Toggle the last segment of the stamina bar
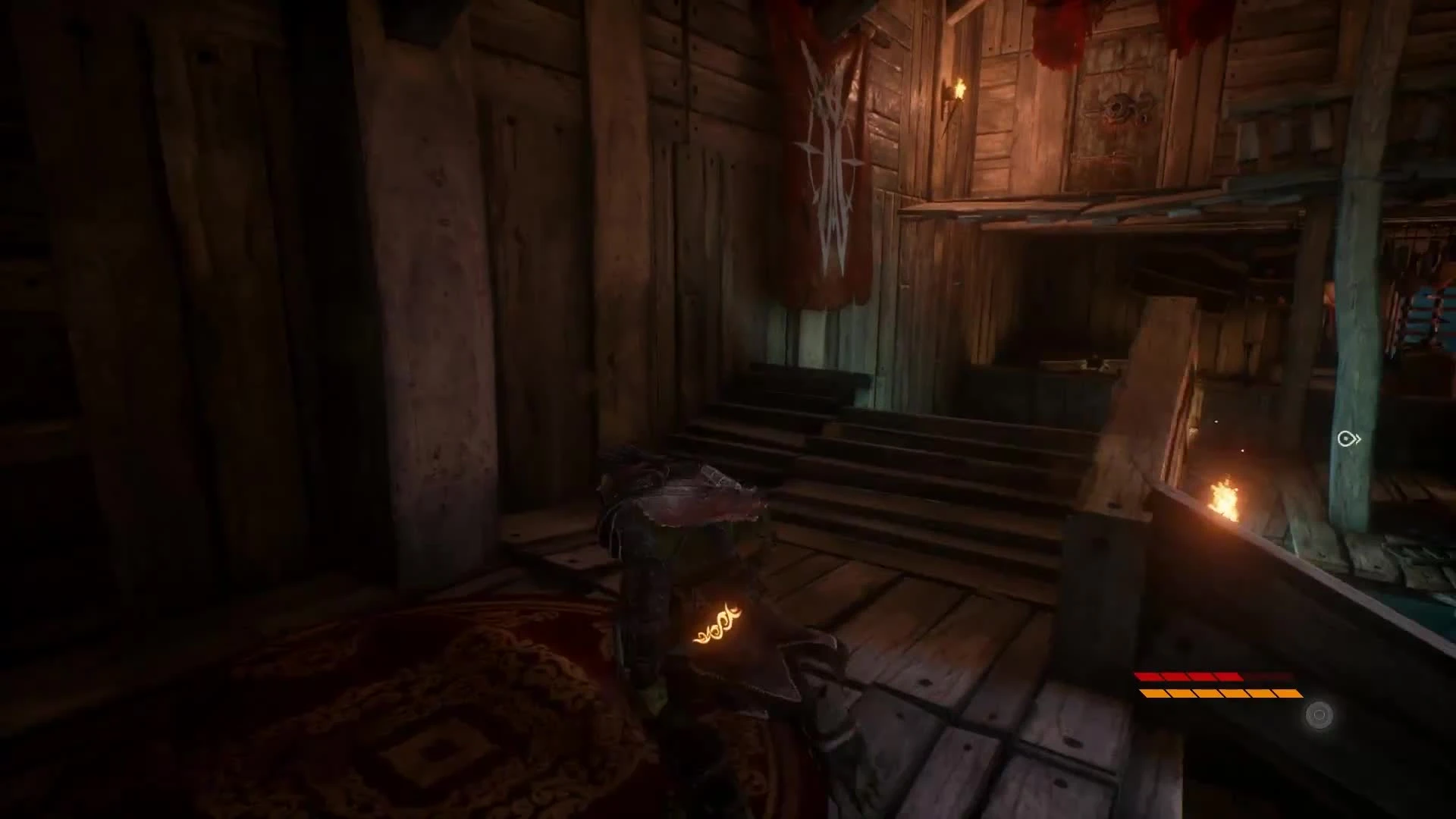The height and width of the screenshot is (819, 1456). coord(1289,694)
